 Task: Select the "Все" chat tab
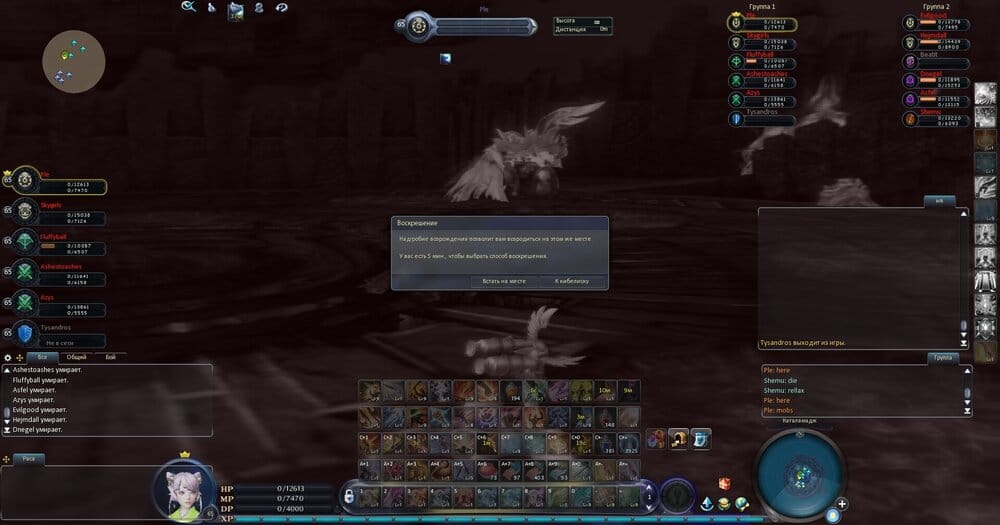coord(42,357)
